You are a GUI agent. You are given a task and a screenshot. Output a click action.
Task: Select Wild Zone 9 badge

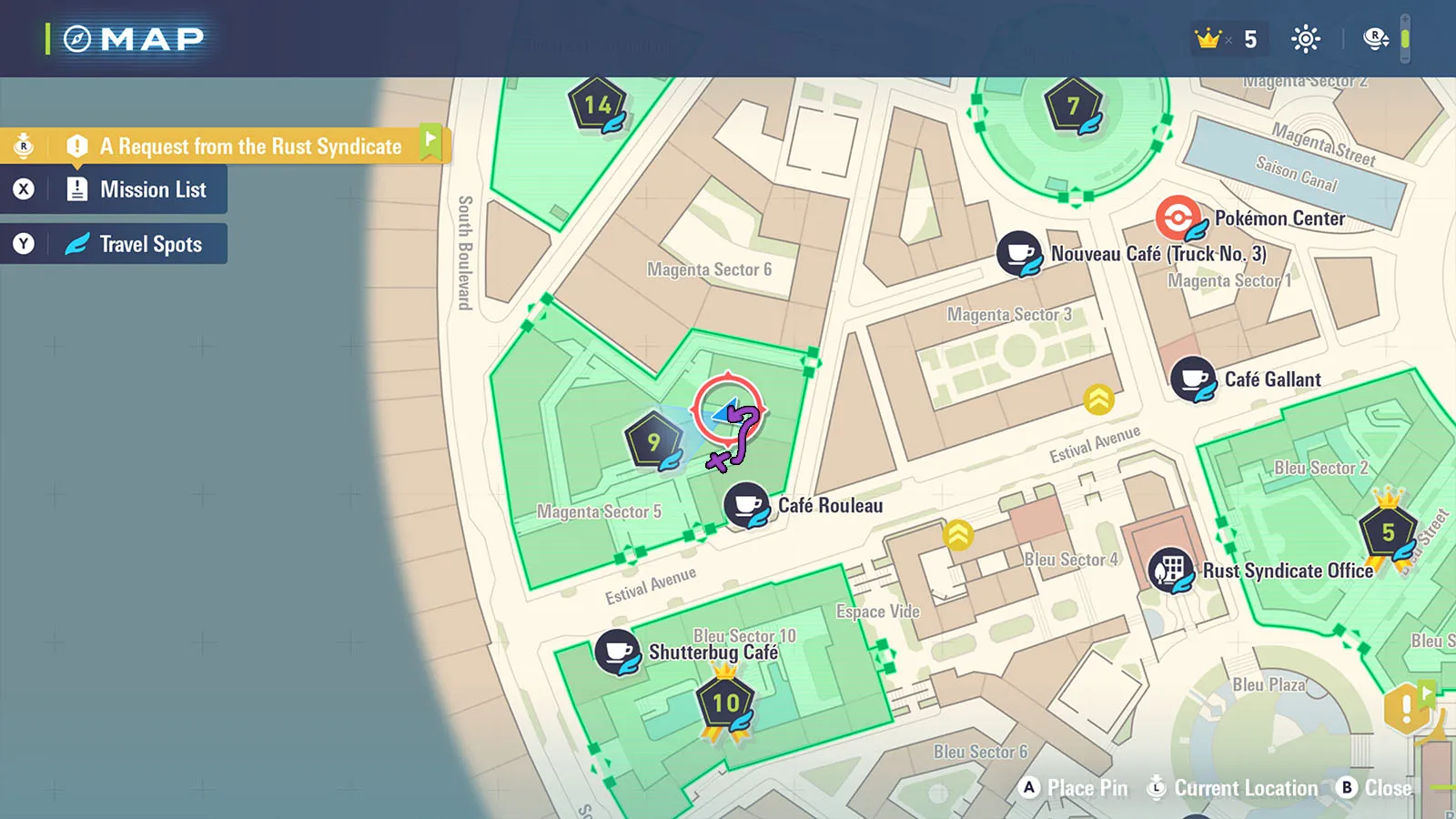pyautogui.click(x=653, y=442)
